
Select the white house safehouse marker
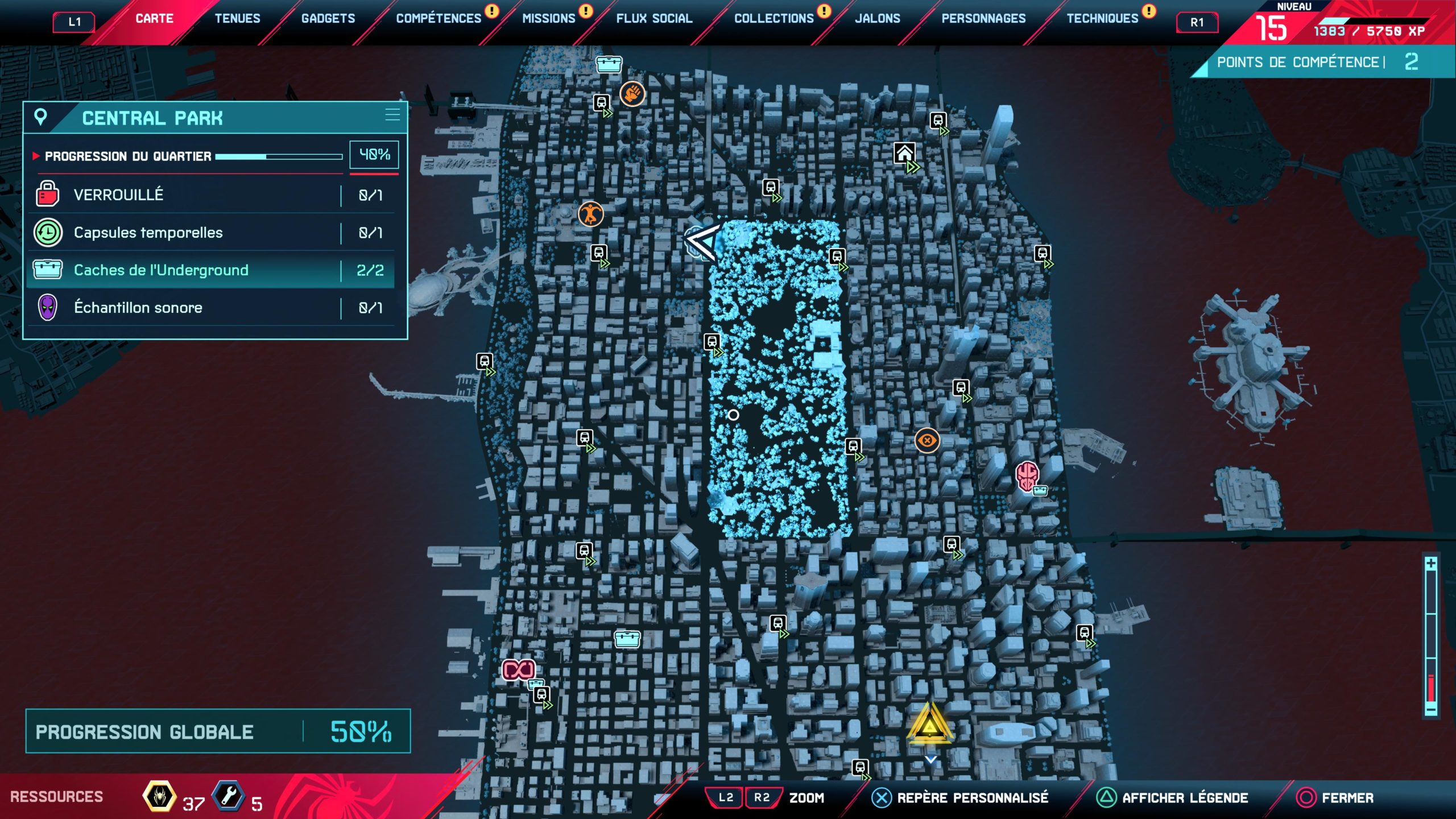pyautogui.click(x=904, y=153)
